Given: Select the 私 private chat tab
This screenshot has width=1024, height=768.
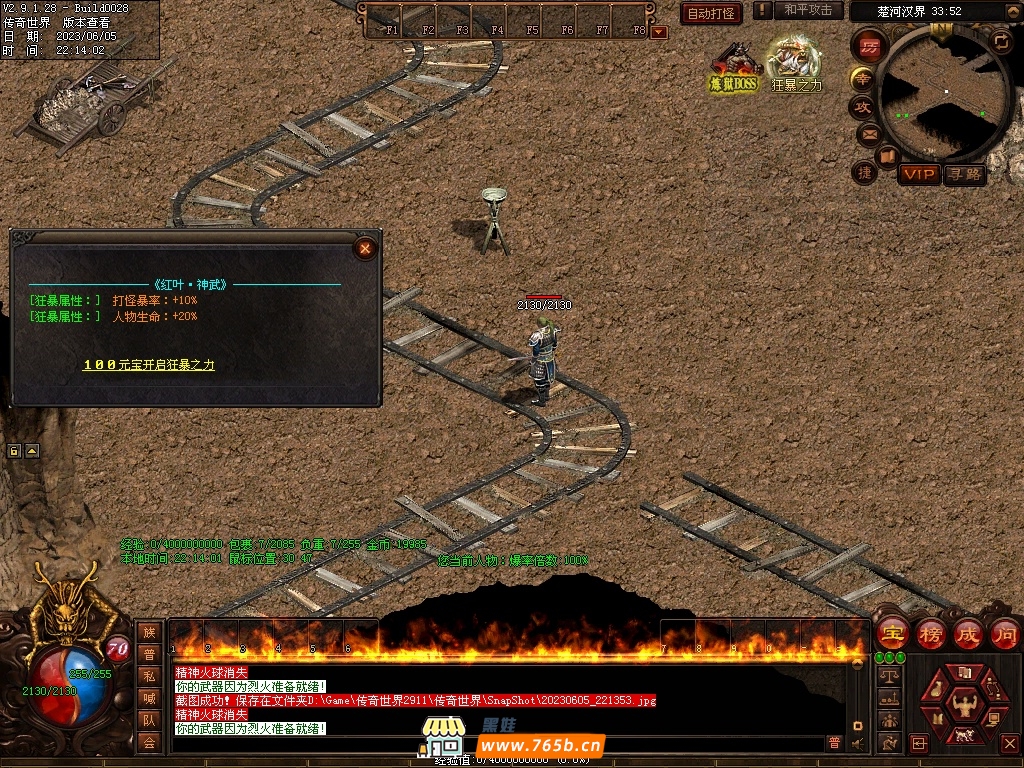Looking at the screenshot, I should pyautogui.click(x=149, y=676).
